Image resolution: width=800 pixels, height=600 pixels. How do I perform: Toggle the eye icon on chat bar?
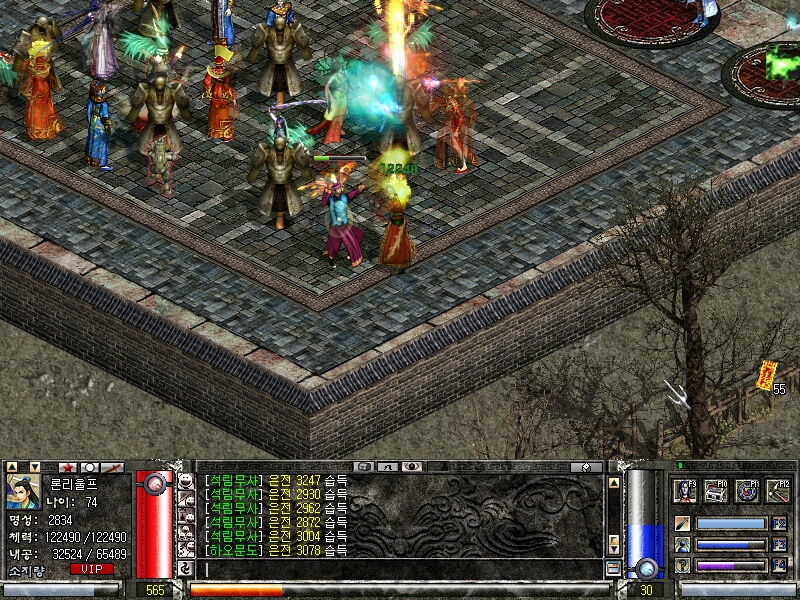(412, 466)
